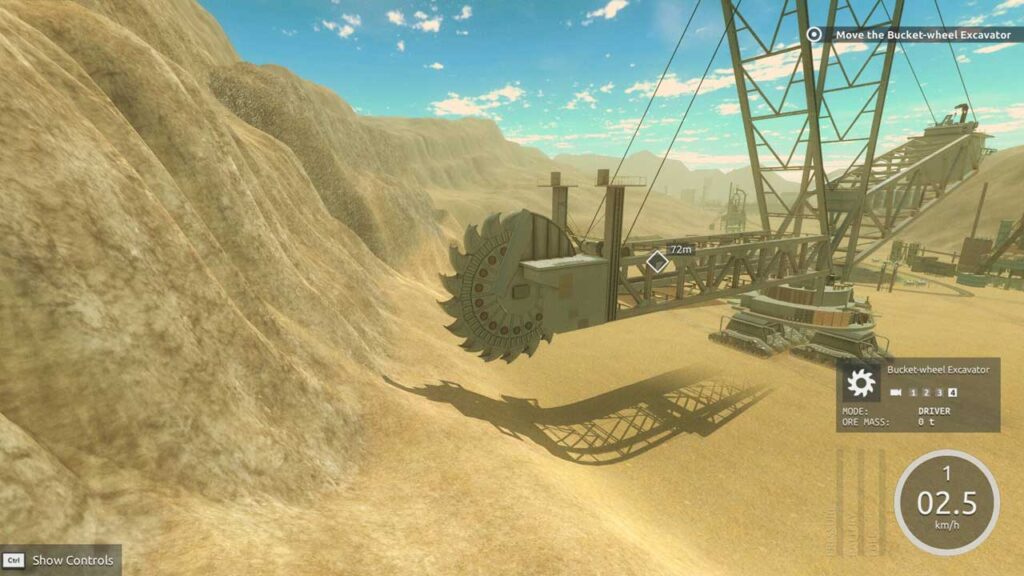Screen dimensions: 1024x576
Task: Select the bucket-wheel excavator vehicle icon
Action: 859,383
